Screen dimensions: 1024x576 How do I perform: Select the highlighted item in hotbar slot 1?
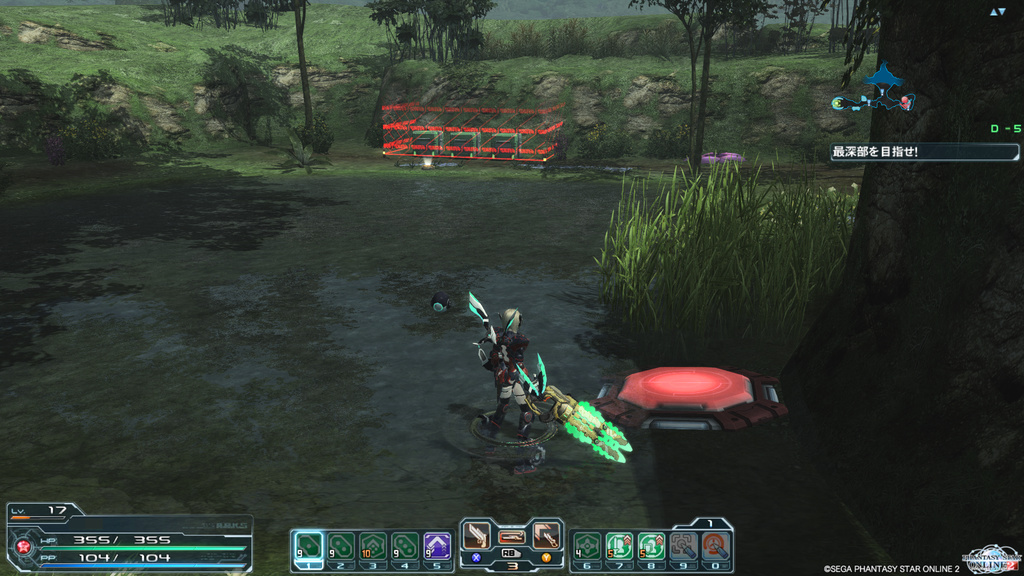[x=309, y=545]
